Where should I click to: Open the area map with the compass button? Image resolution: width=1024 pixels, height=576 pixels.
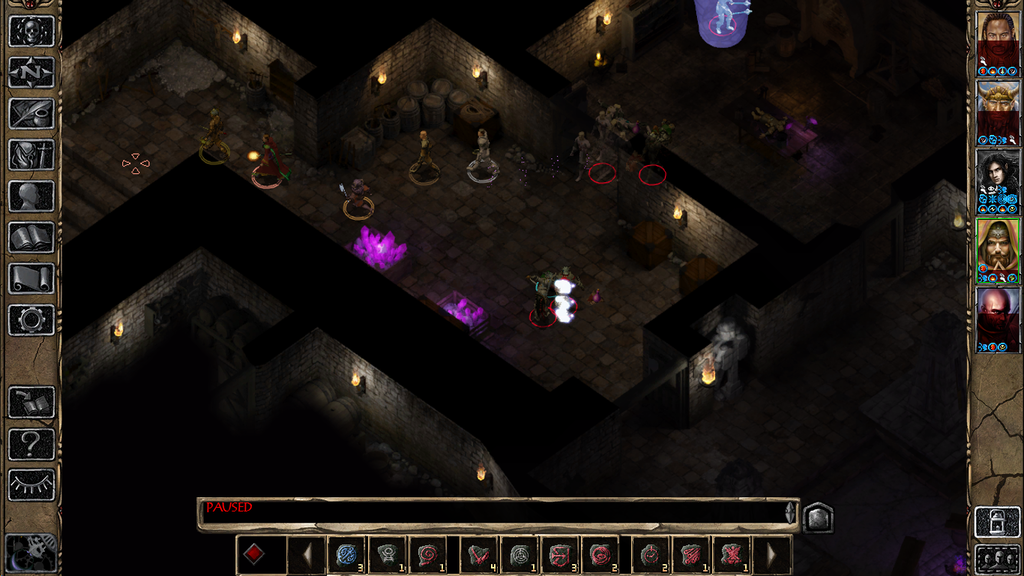[x=31, y=72]
